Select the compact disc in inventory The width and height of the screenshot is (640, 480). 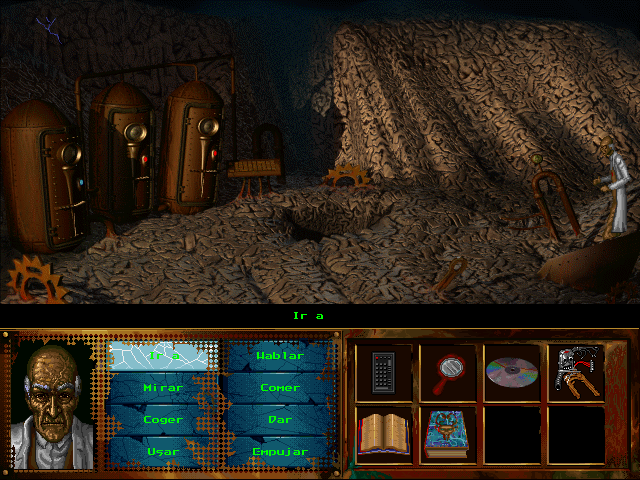pos(511,373)
